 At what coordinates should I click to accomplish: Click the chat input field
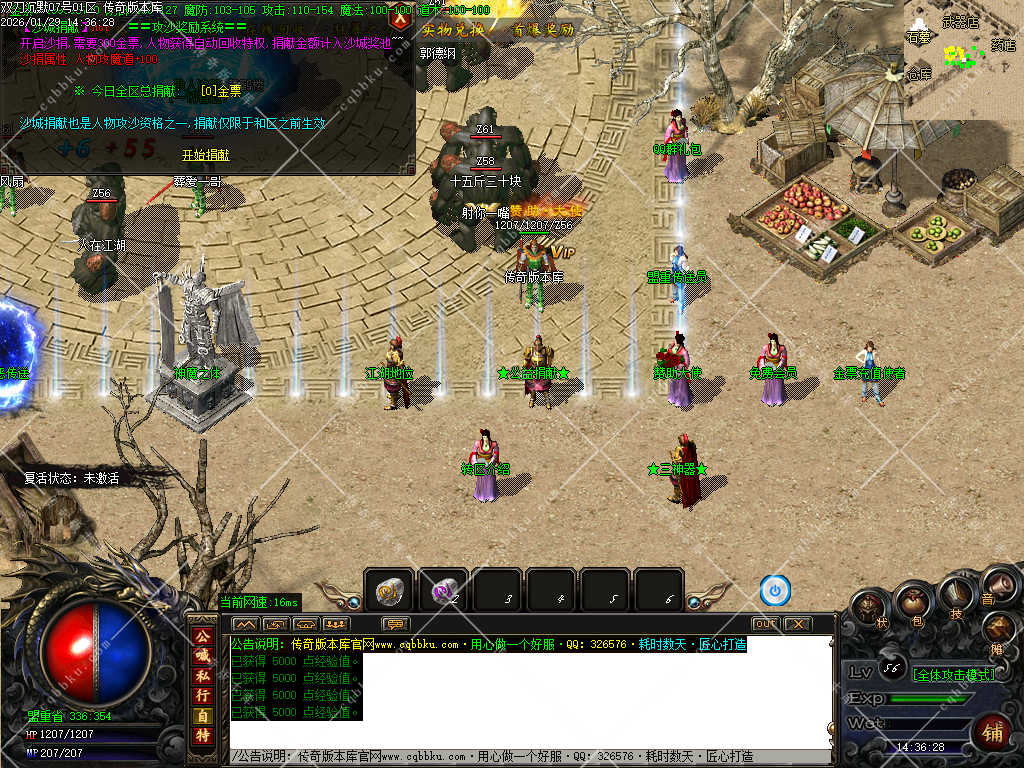[530, 757]
